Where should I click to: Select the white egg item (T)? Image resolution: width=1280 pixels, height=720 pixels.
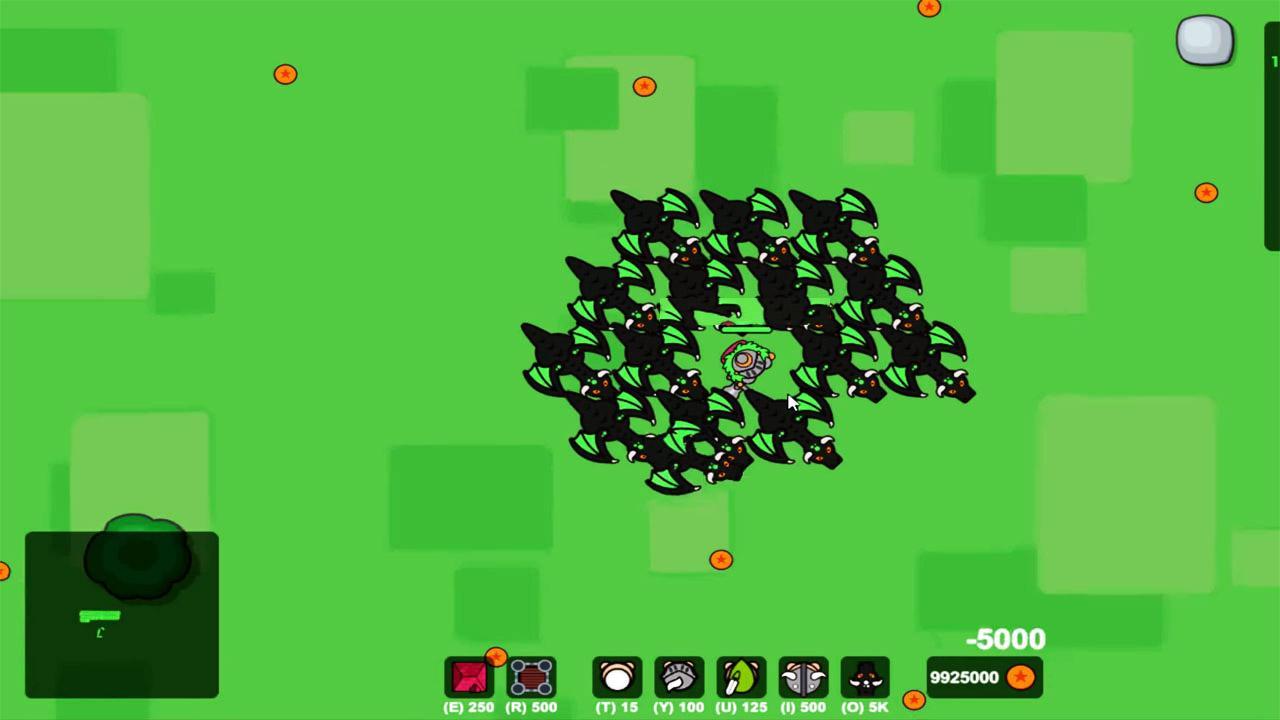click(617, 678)
